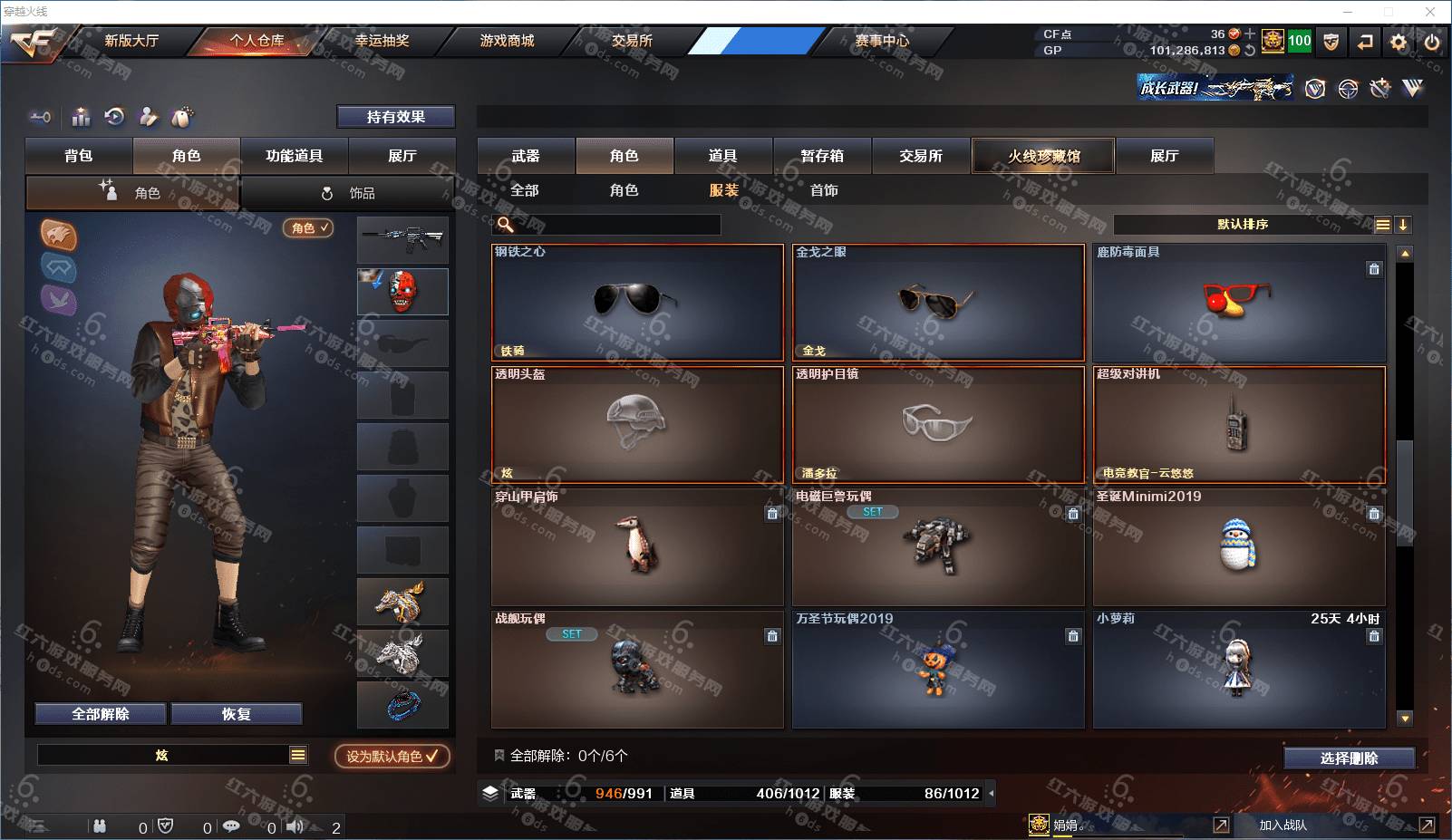Show the 首饰 accessories subcategory

pyautogui.click(x=824, y=190)
